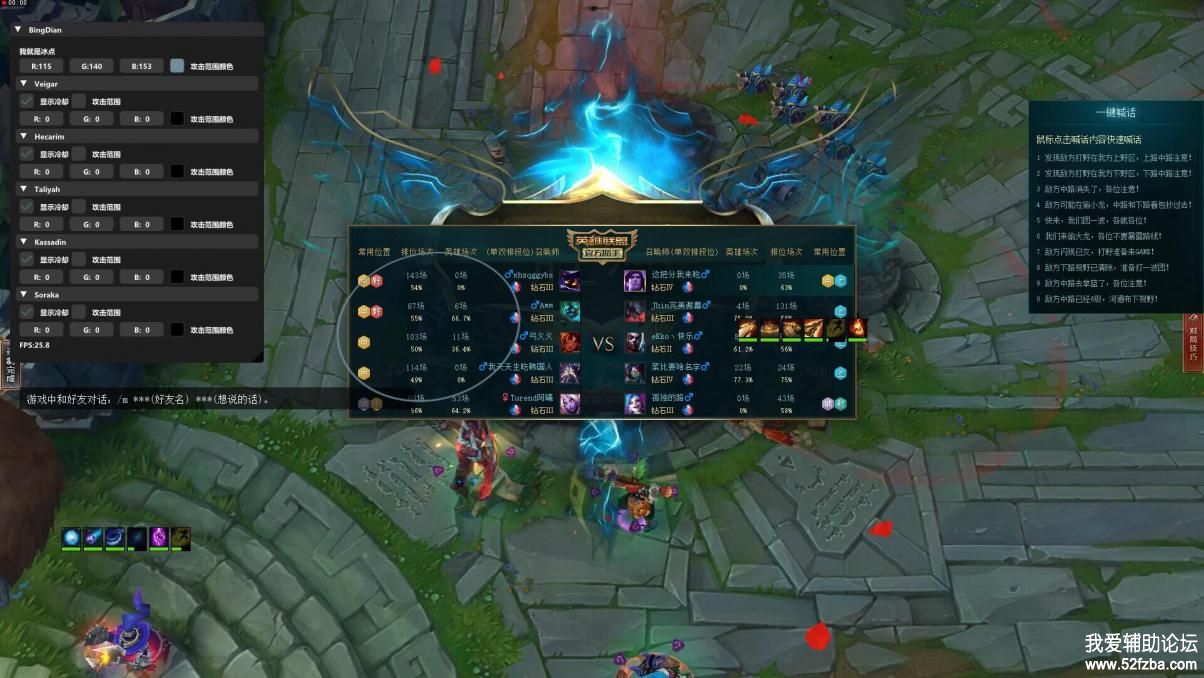Collapse the BingDian section header
The image size is (1204, 678).
18,30
